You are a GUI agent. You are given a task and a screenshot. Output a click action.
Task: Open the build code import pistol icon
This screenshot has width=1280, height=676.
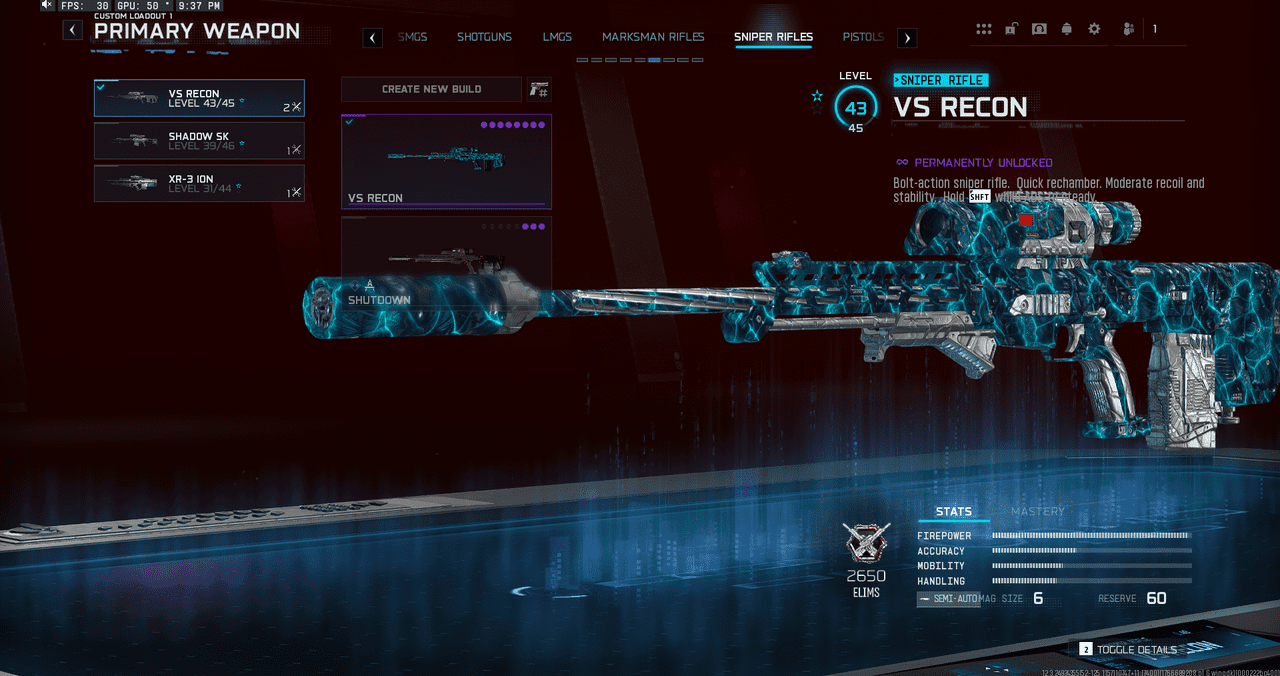click(x=539, y=89)
